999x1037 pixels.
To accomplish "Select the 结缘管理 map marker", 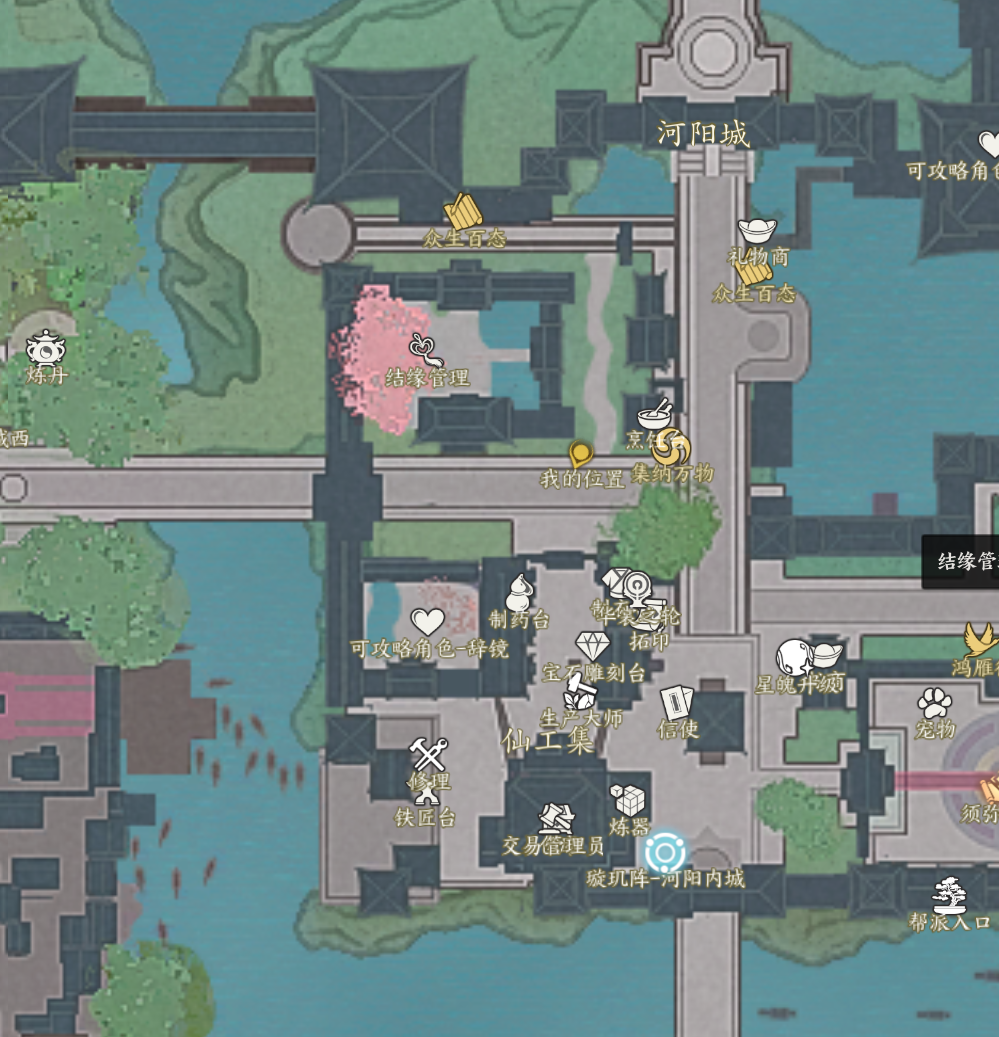I will click(427, 352).
